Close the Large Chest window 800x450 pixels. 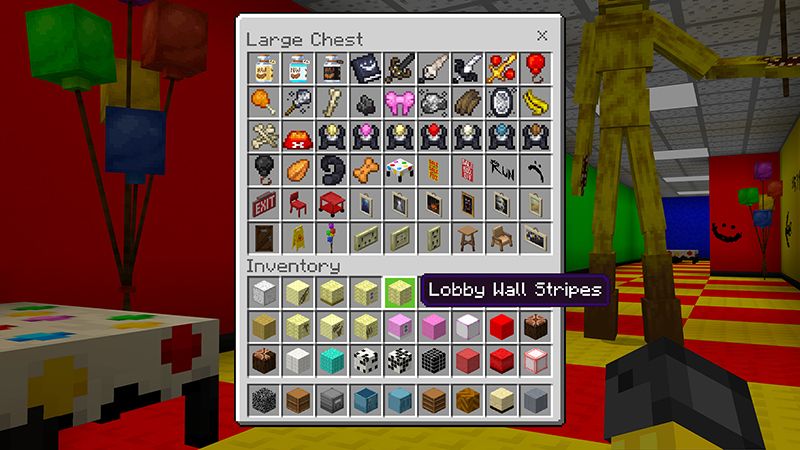click(x=542, y=36)
